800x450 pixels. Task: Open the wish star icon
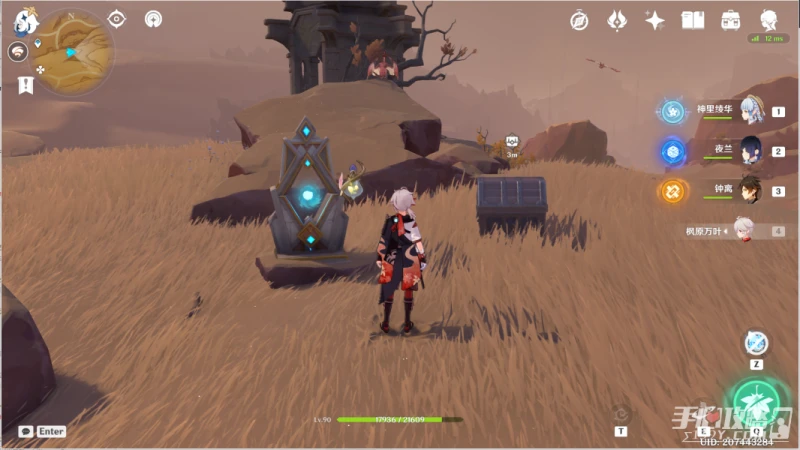[655, 20]
